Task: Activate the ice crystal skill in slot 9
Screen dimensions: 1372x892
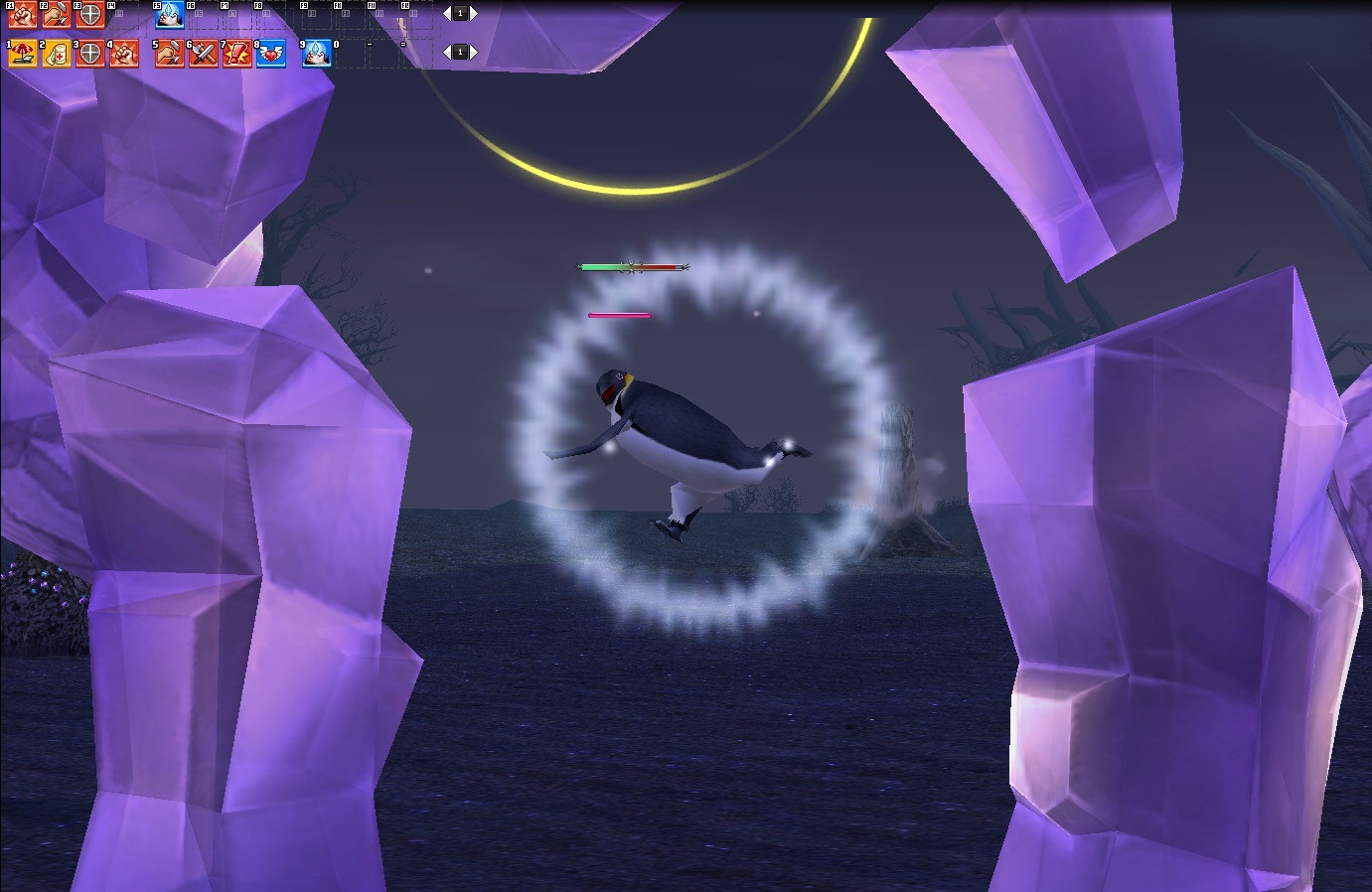Action: click(316, 54)
